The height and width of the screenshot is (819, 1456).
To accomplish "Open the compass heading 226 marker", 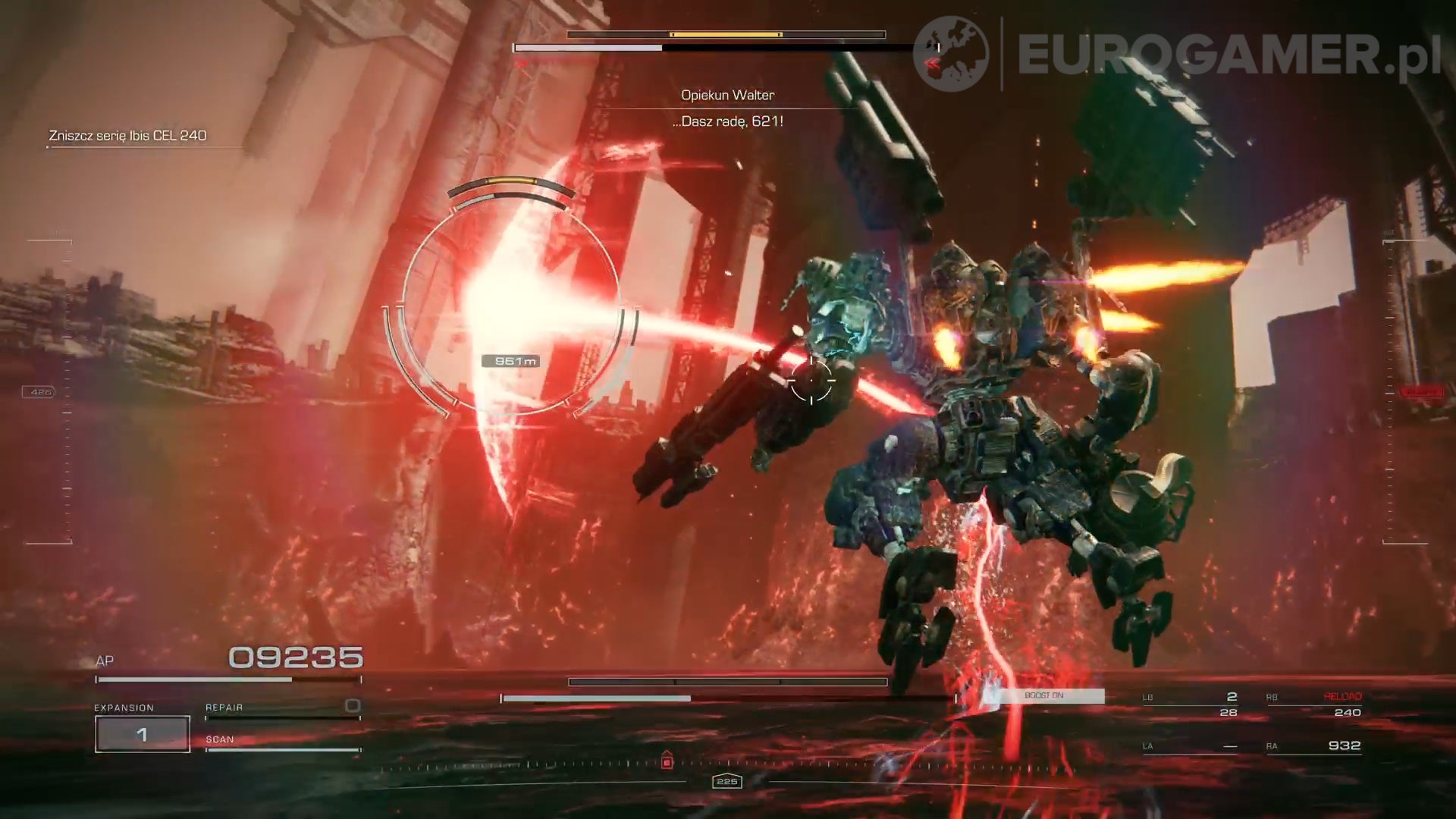I will click(726, 781).
